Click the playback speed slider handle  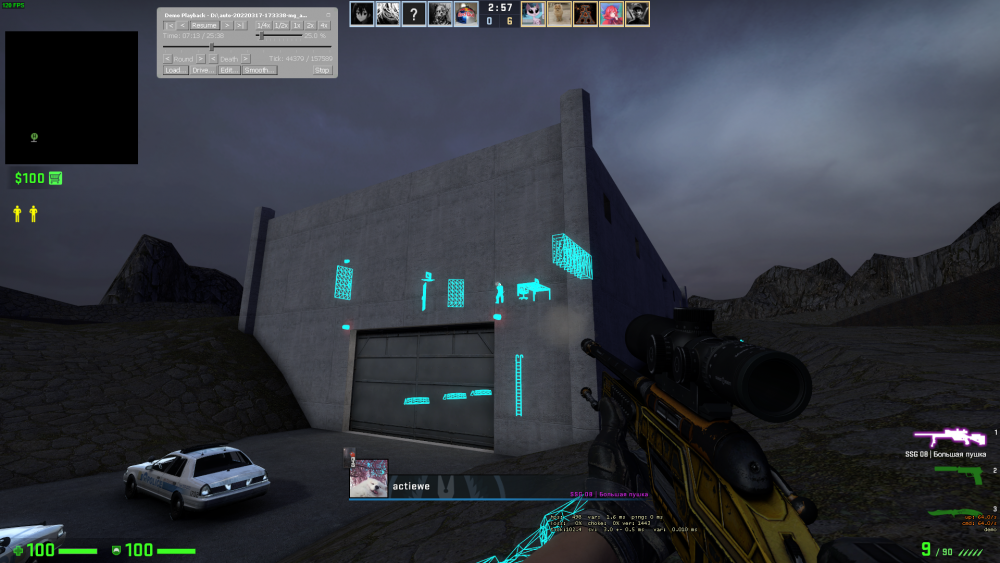click(260, 36)
